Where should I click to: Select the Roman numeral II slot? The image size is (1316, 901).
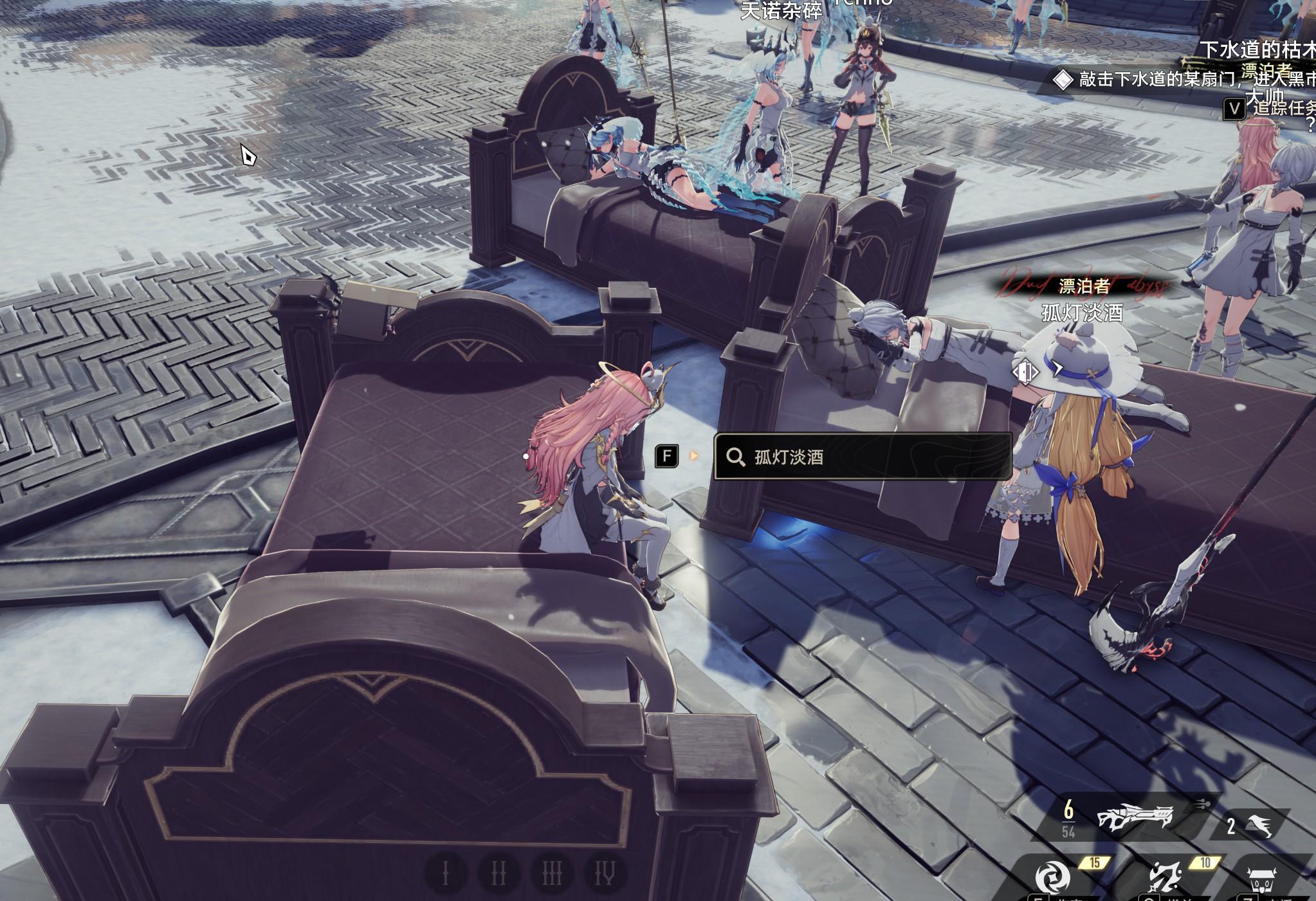(498, 873)
